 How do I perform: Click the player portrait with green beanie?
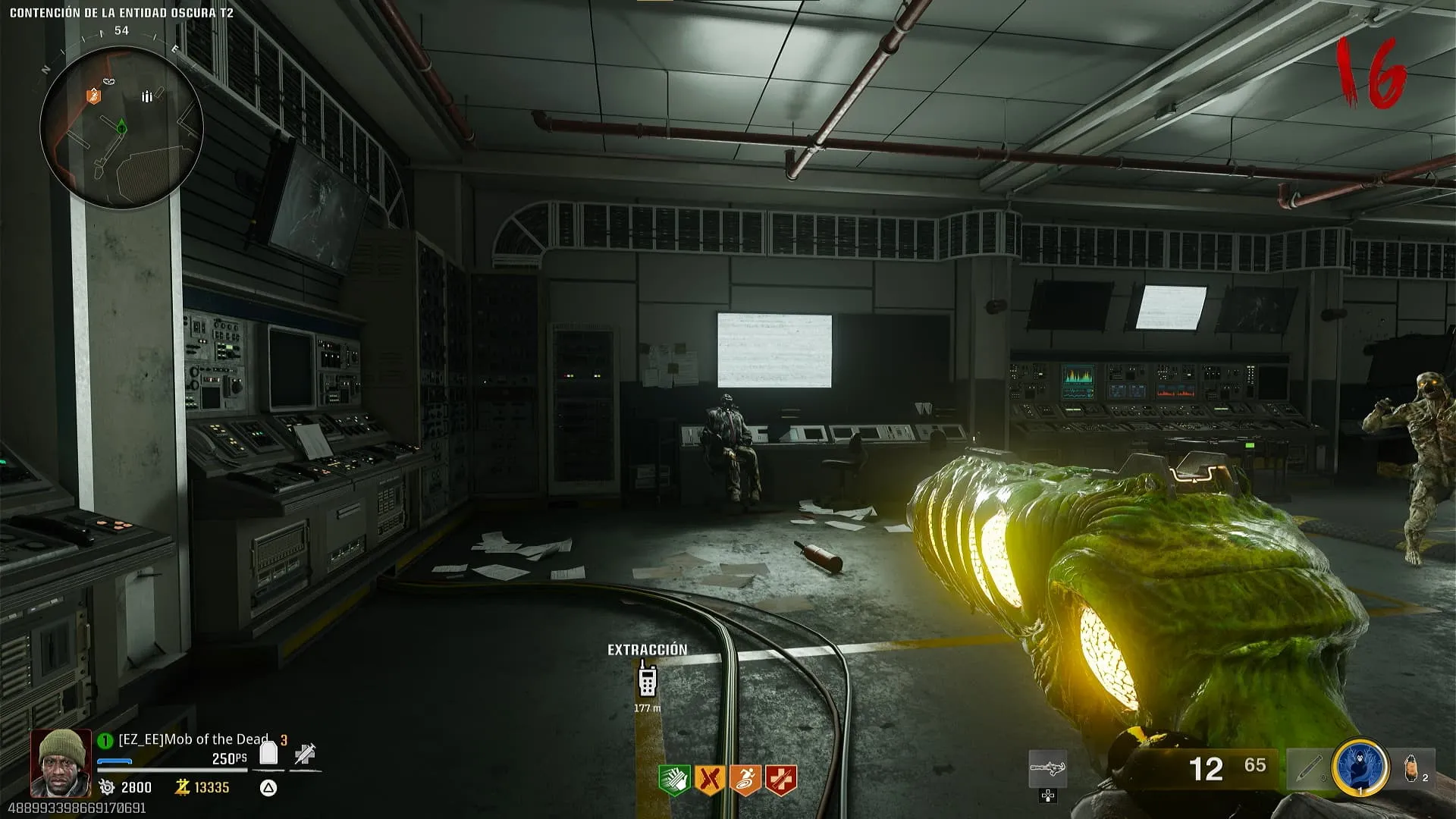click(61, 763)
